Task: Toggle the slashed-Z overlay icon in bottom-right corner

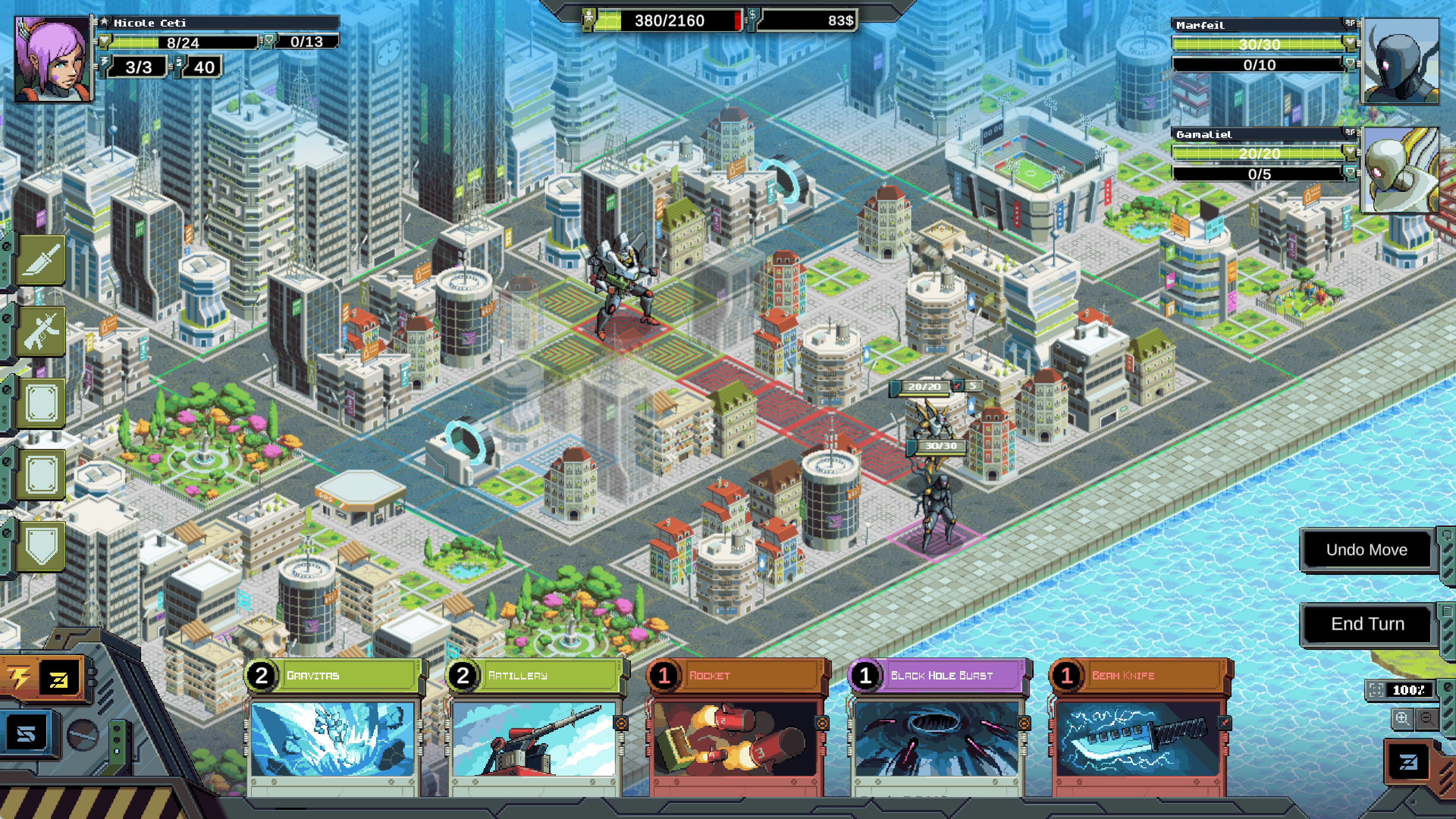Action: coord(1409,762)
